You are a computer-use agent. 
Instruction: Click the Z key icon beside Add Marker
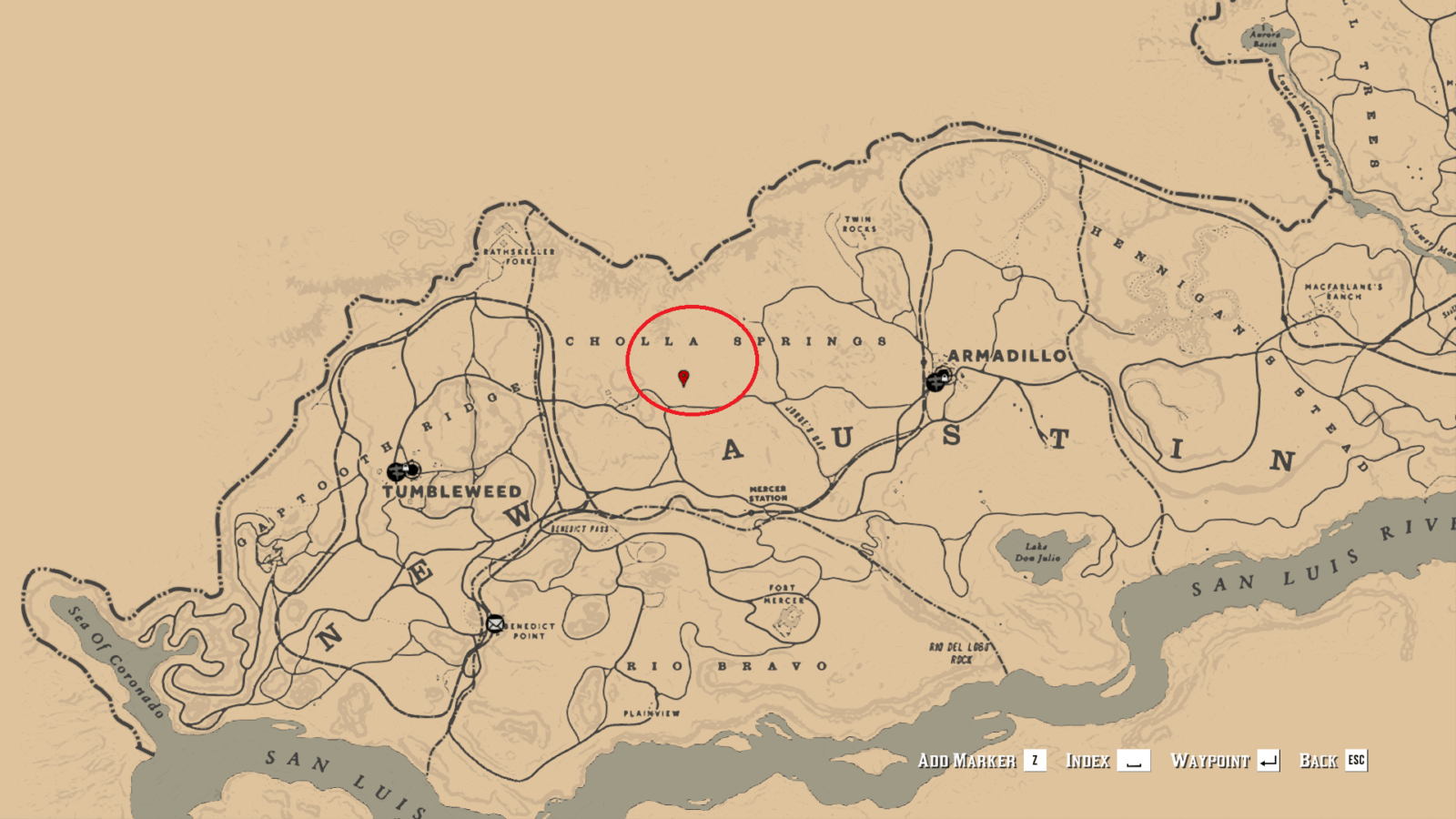[x=1035, y=761]
